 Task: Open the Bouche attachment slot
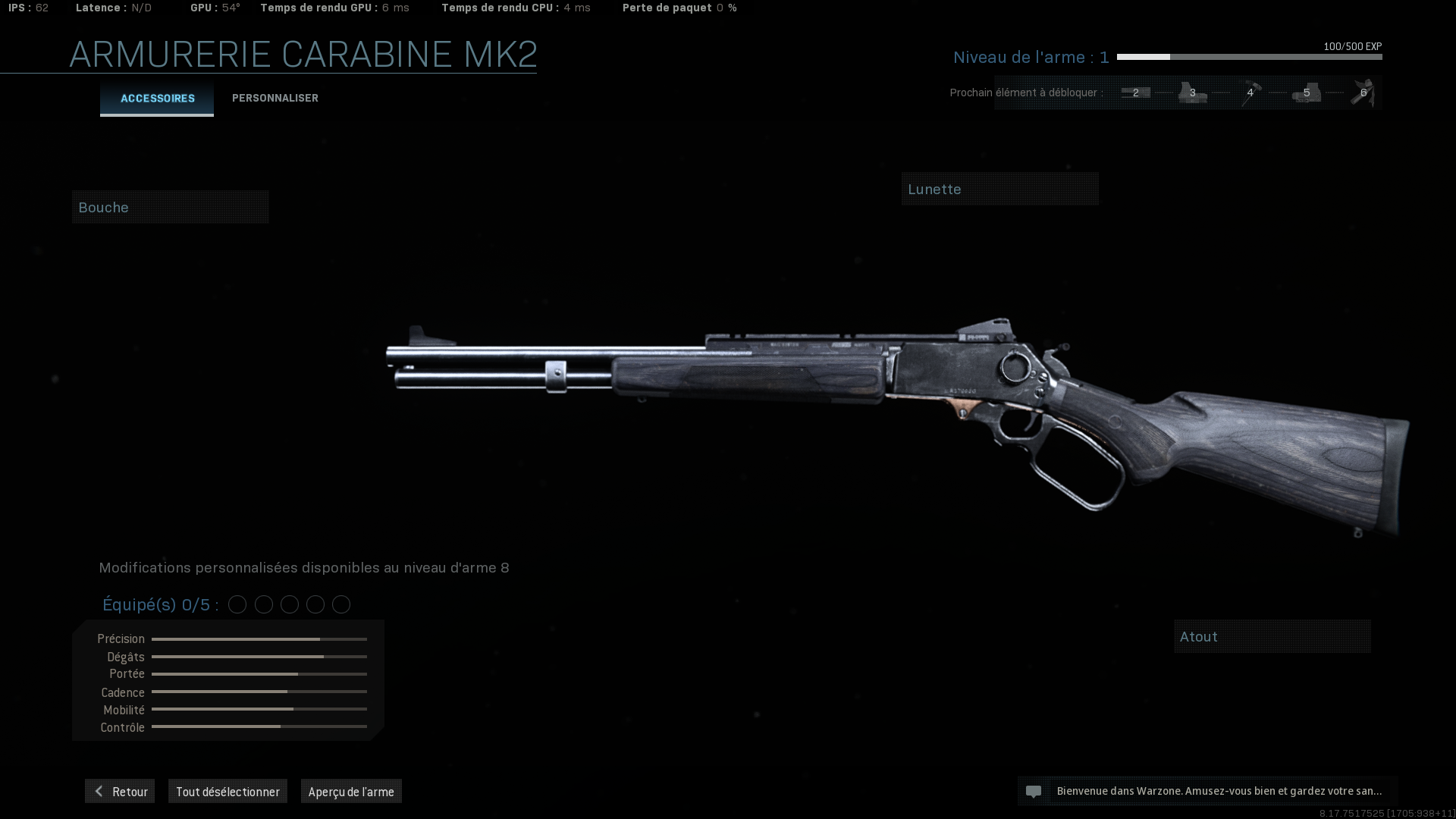coord(170,206)
